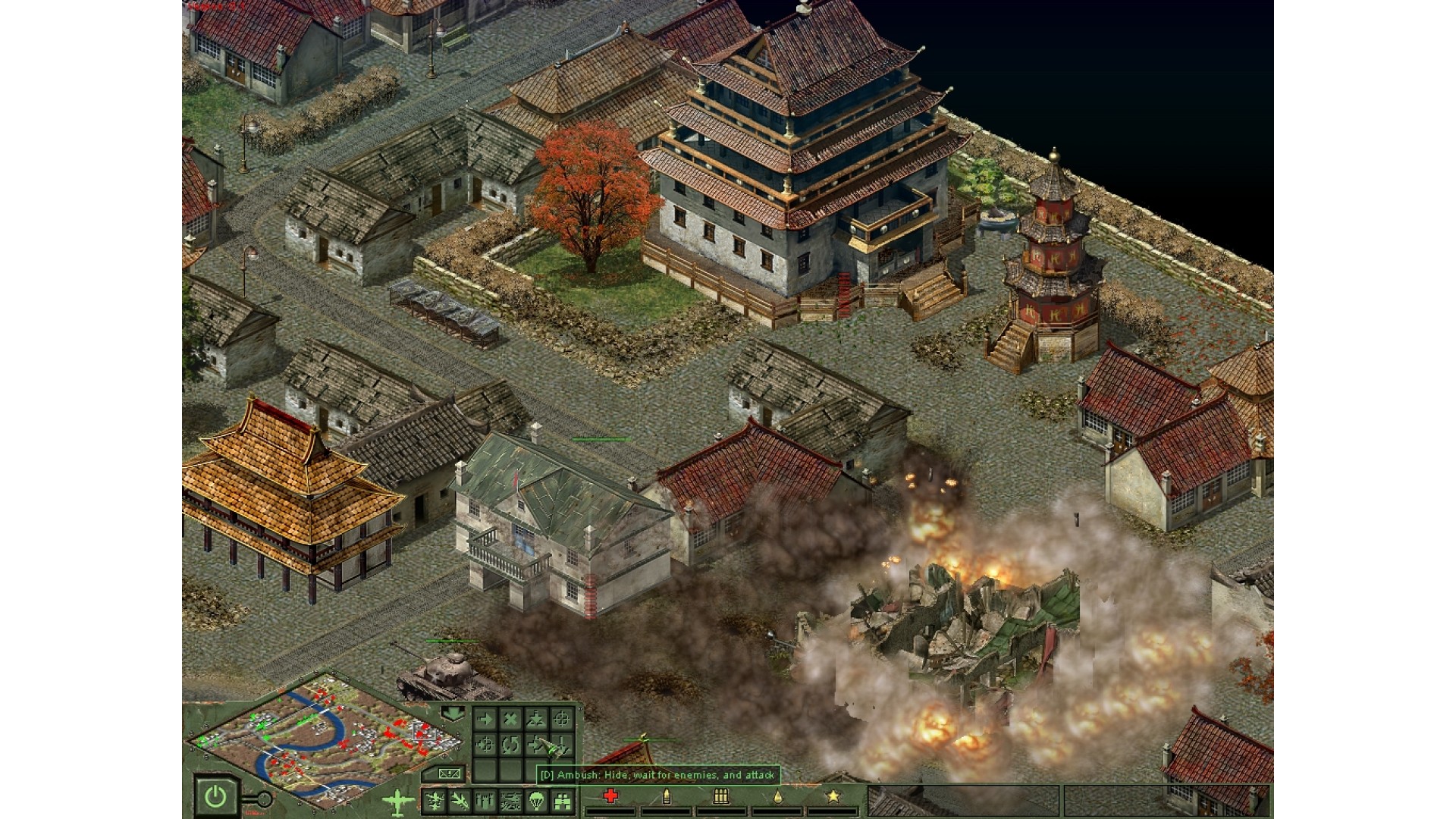Open the envelope messages button
This screenshot has width=1456, height=819.
(x=448, y=774)
